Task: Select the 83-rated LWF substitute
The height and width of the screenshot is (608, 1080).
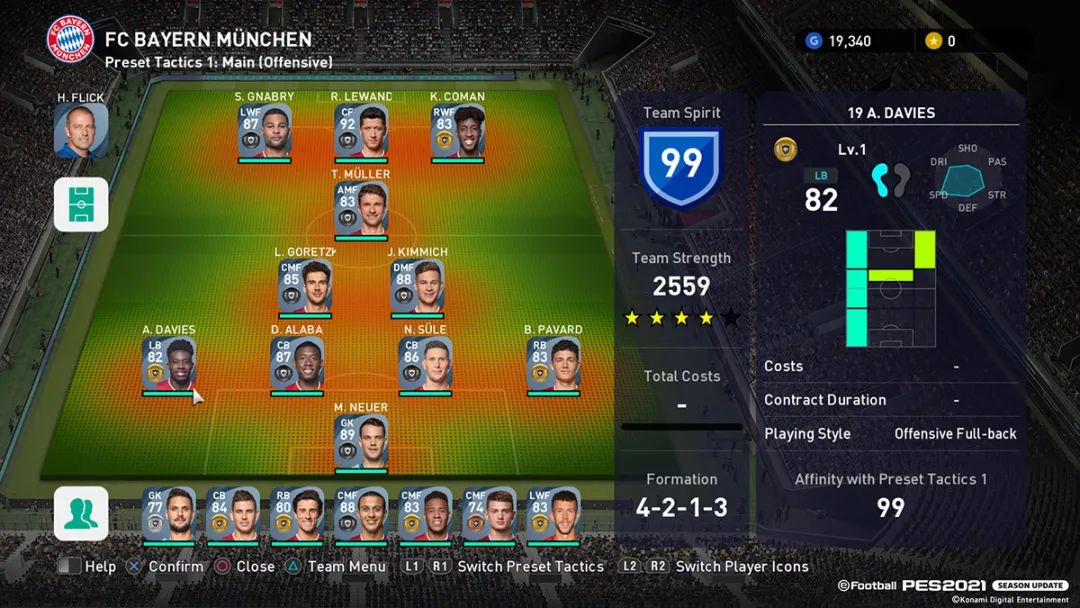Action: (553, 514)
